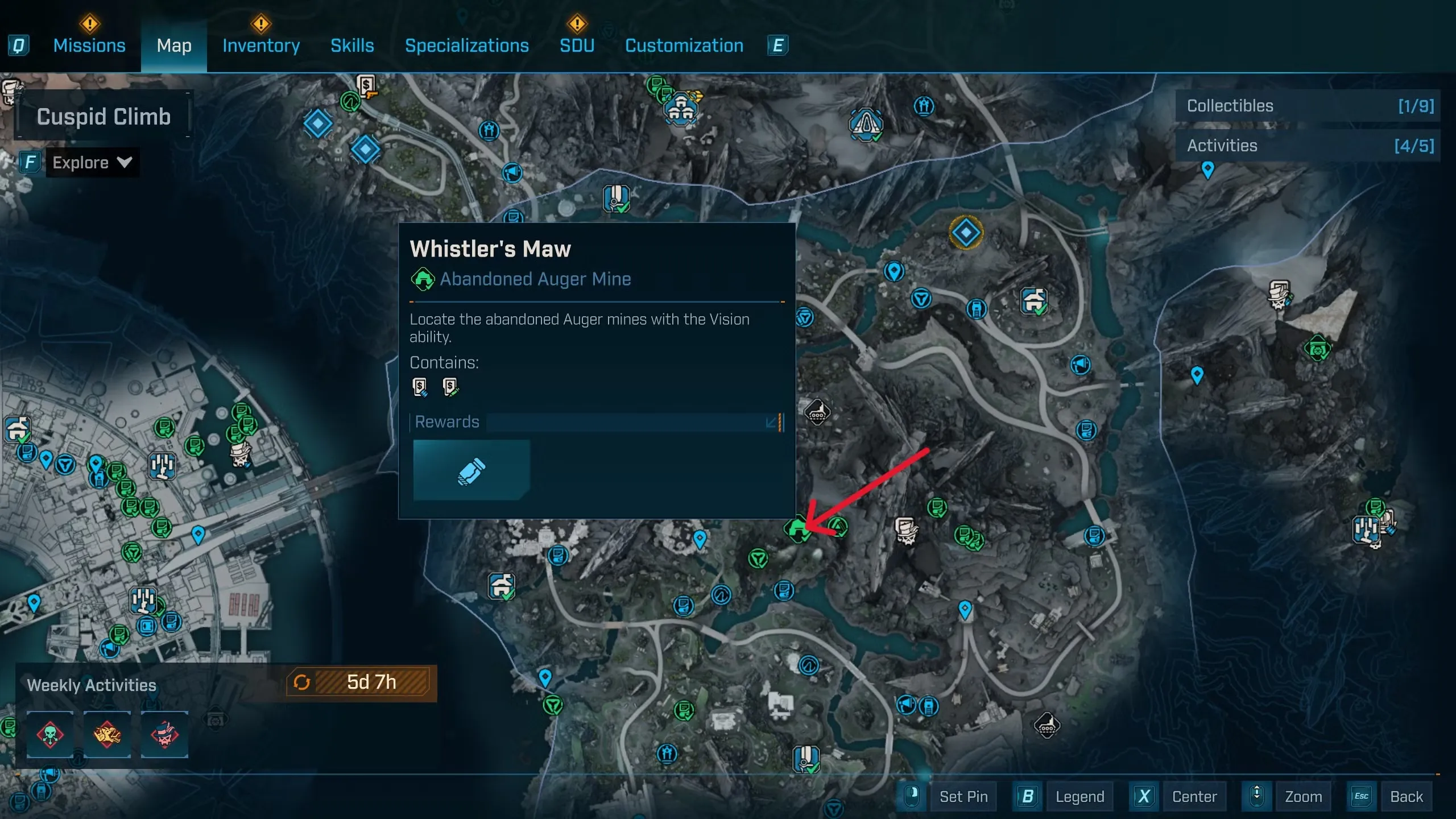Viewport: 1456px width, 819px height.
Task: Select the orange beast weekly activity
Action: click(x=107, y=734)
